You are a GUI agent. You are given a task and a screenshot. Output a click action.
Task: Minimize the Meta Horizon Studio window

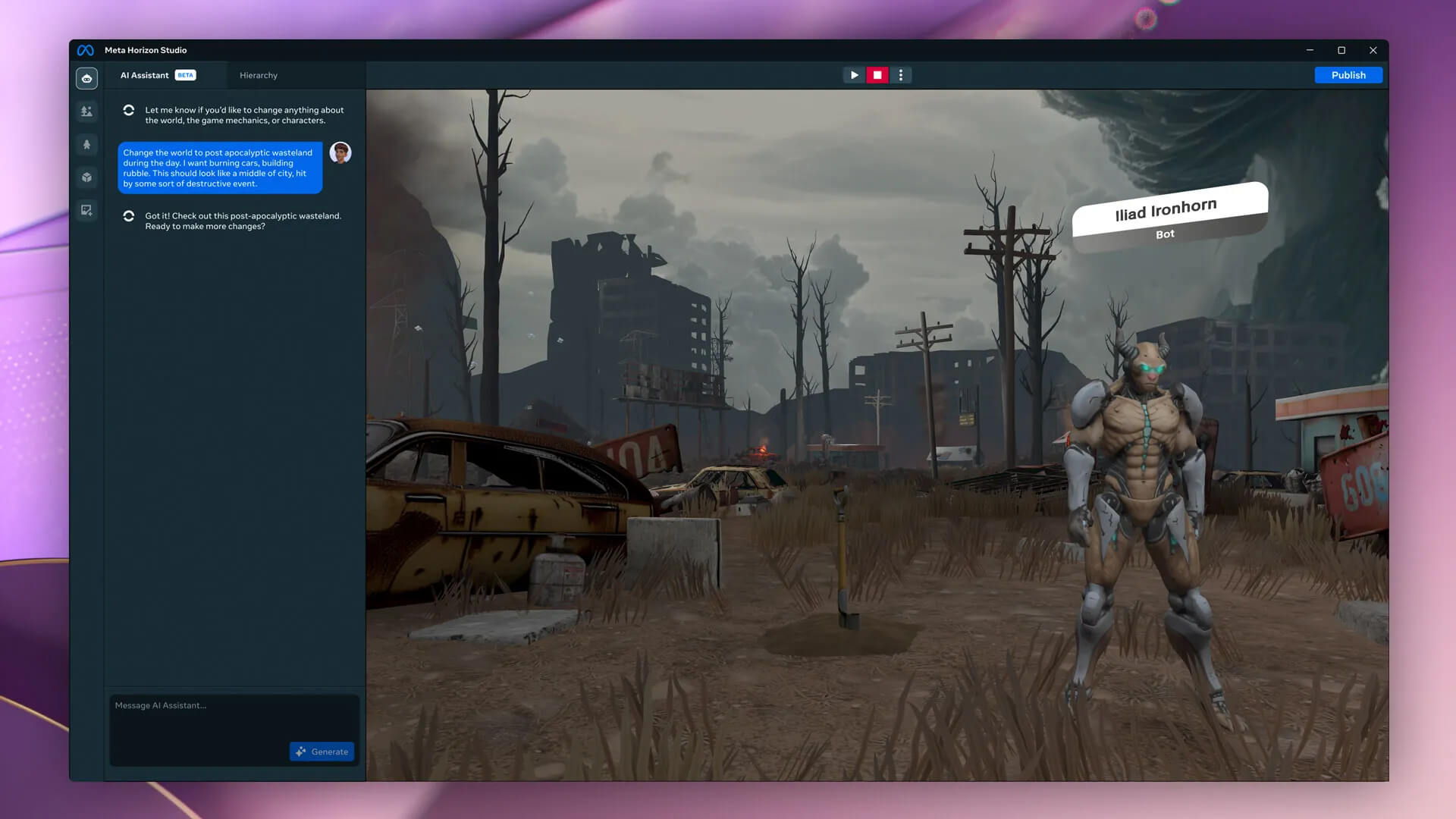[1310, 50]
